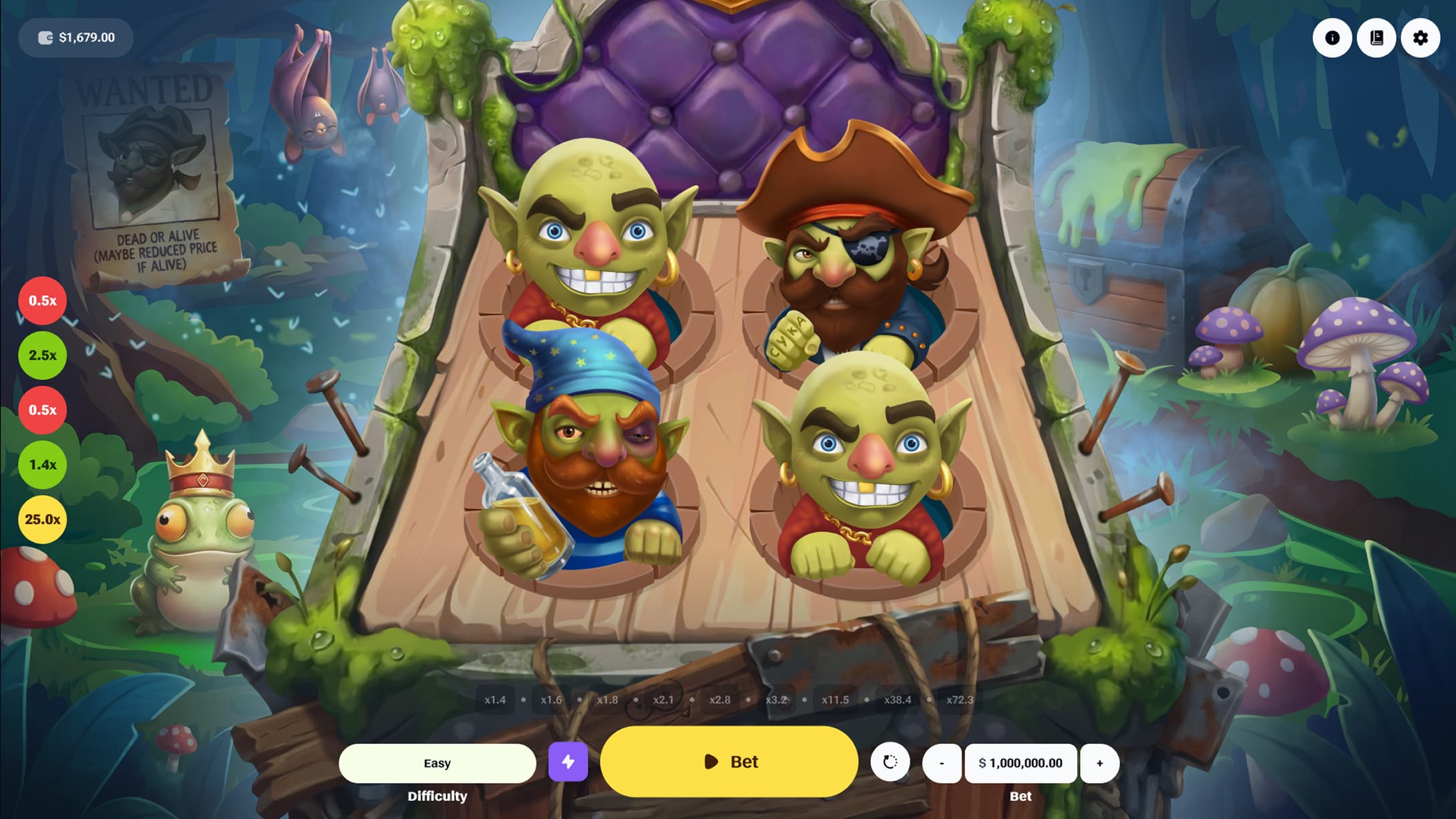Select the x1.4 payout step

[x=495, y=699]
